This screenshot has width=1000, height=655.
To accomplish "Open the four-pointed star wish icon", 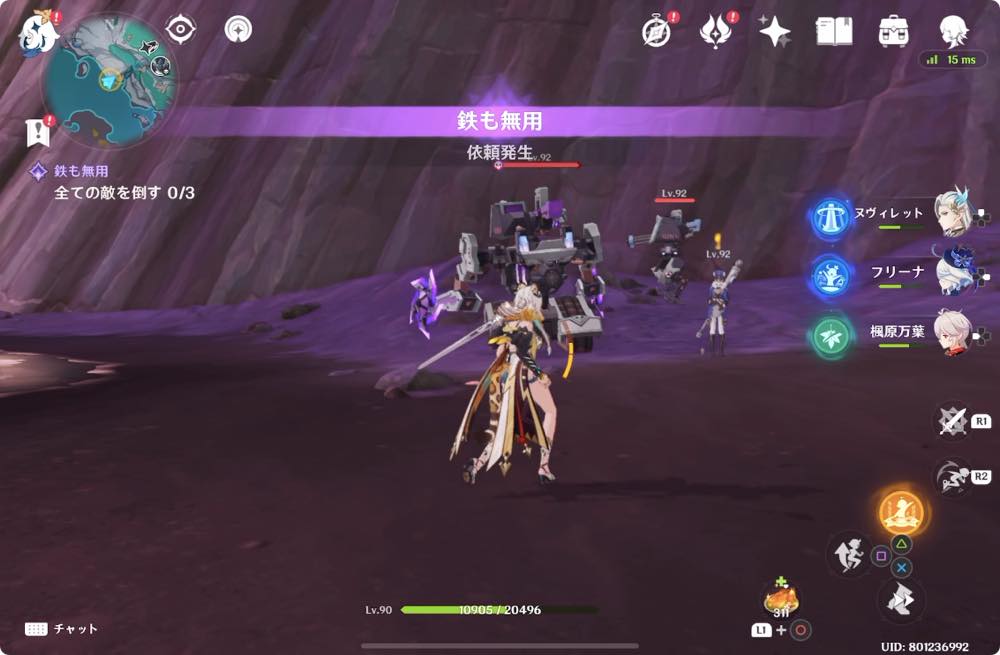I will click(774, 31).
